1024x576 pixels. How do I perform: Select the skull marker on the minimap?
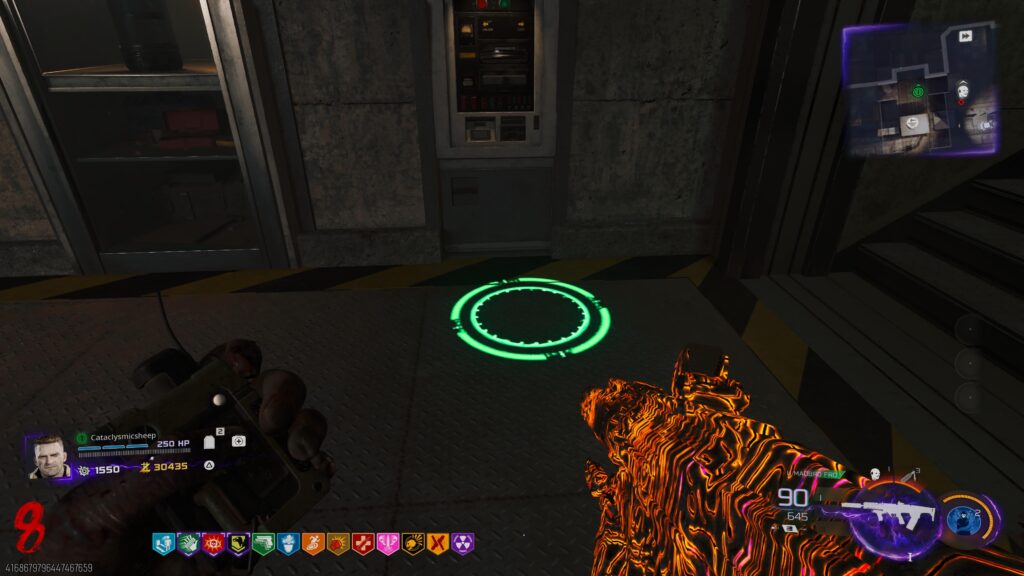(x=962, y=93)
